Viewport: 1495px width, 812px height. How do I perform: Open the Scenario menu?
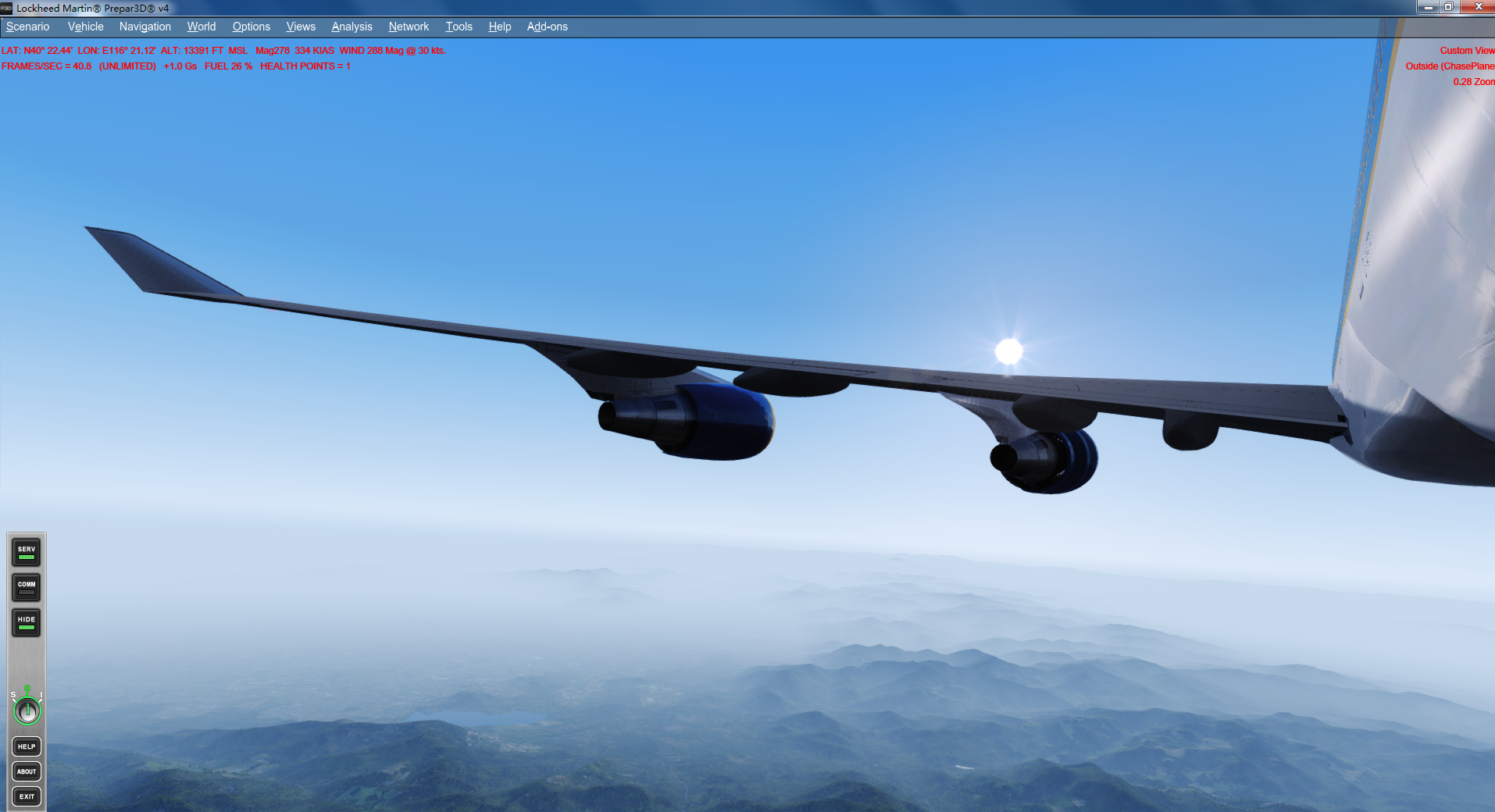[27, 26]
